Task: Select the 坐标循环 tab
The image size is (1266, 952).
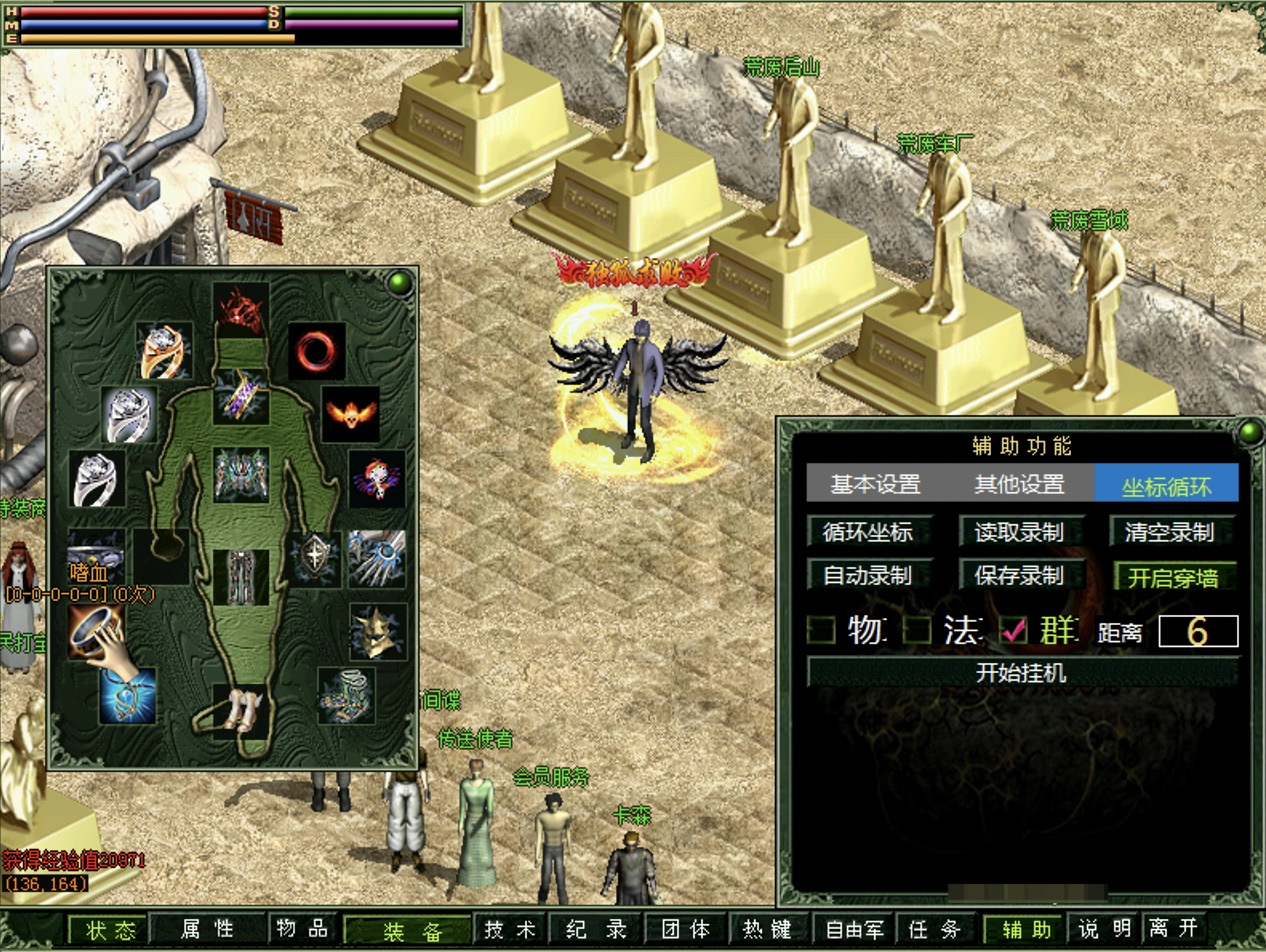Action: [1166, 485]
